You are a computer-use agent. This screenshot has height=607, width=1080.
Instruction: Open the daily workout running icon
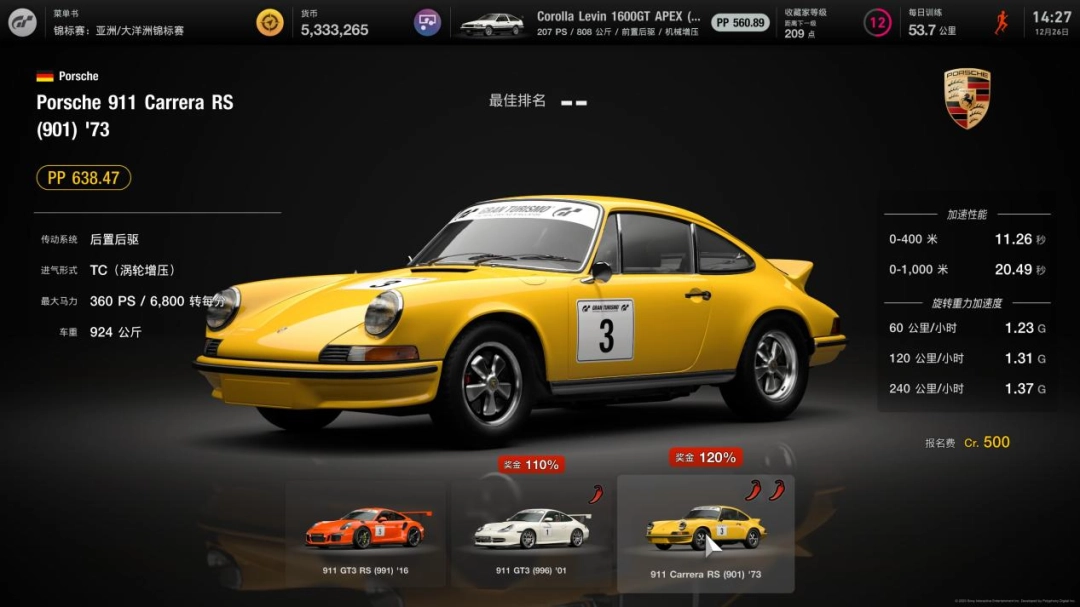(x=1001, y=22)
